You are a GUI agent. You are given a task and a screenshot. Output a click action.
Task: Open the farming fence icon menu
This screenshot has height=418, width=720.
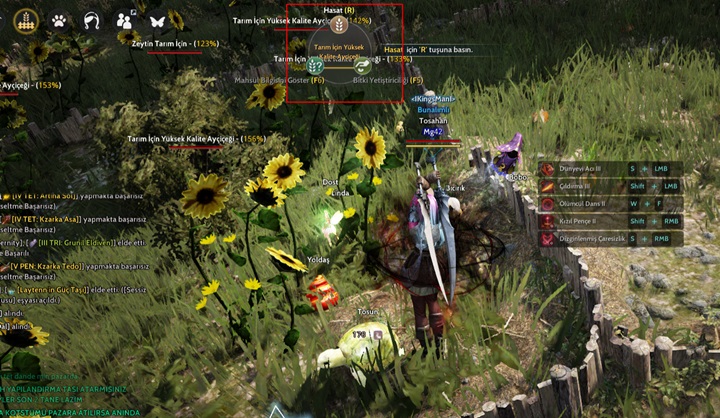(x=27, y=19)
